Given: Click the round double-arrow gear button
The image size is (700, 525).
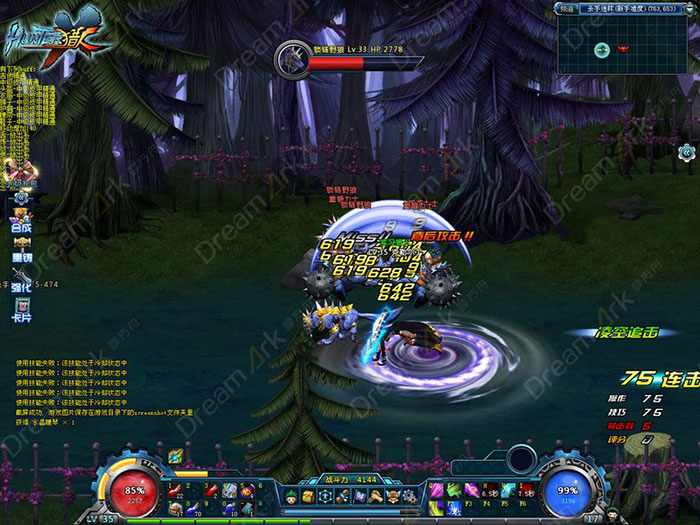Looking at the screenshot, I should coord(686,152).
